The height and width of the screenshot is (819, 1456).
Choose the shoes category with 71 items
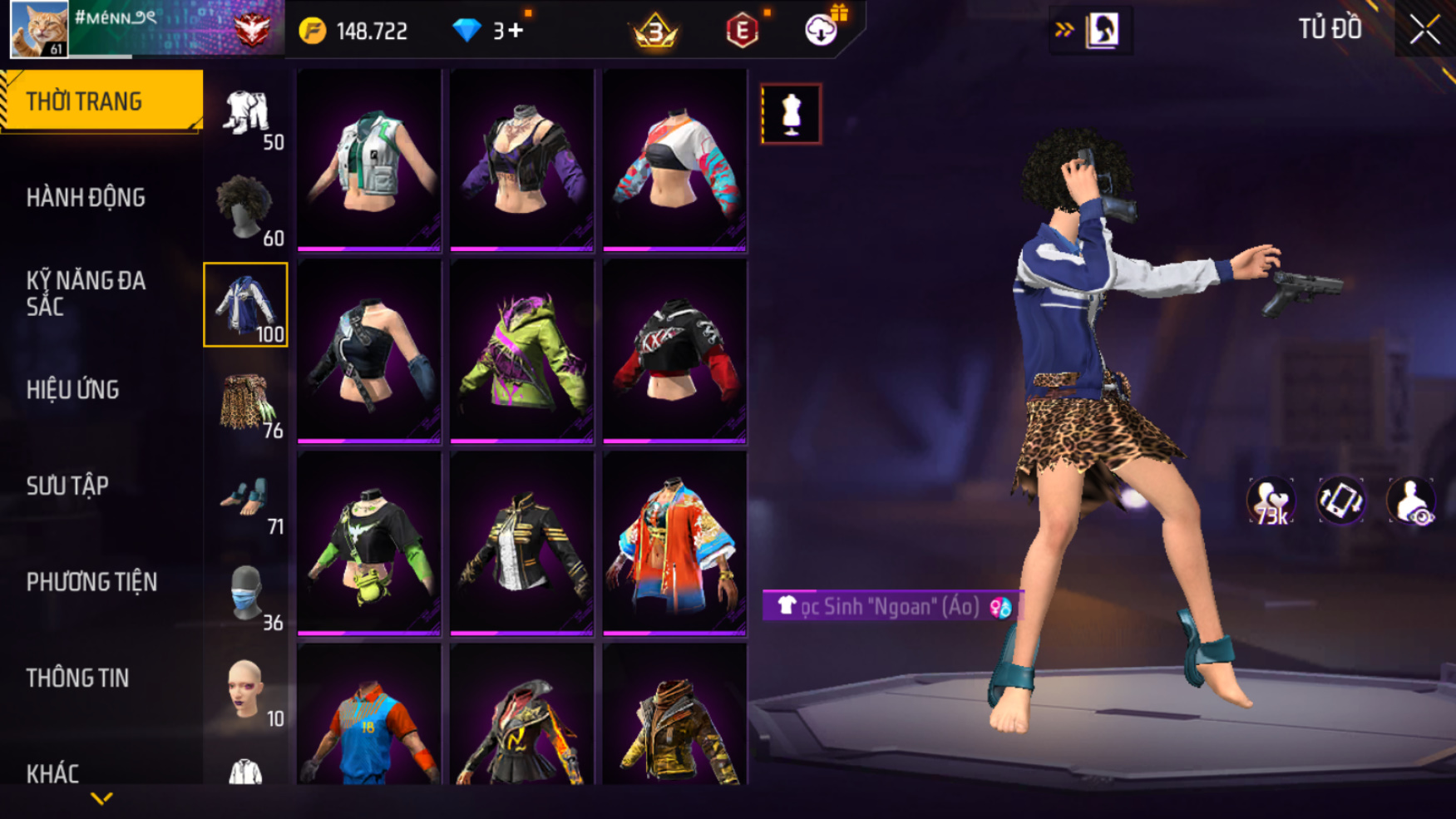tap(245, 497)
